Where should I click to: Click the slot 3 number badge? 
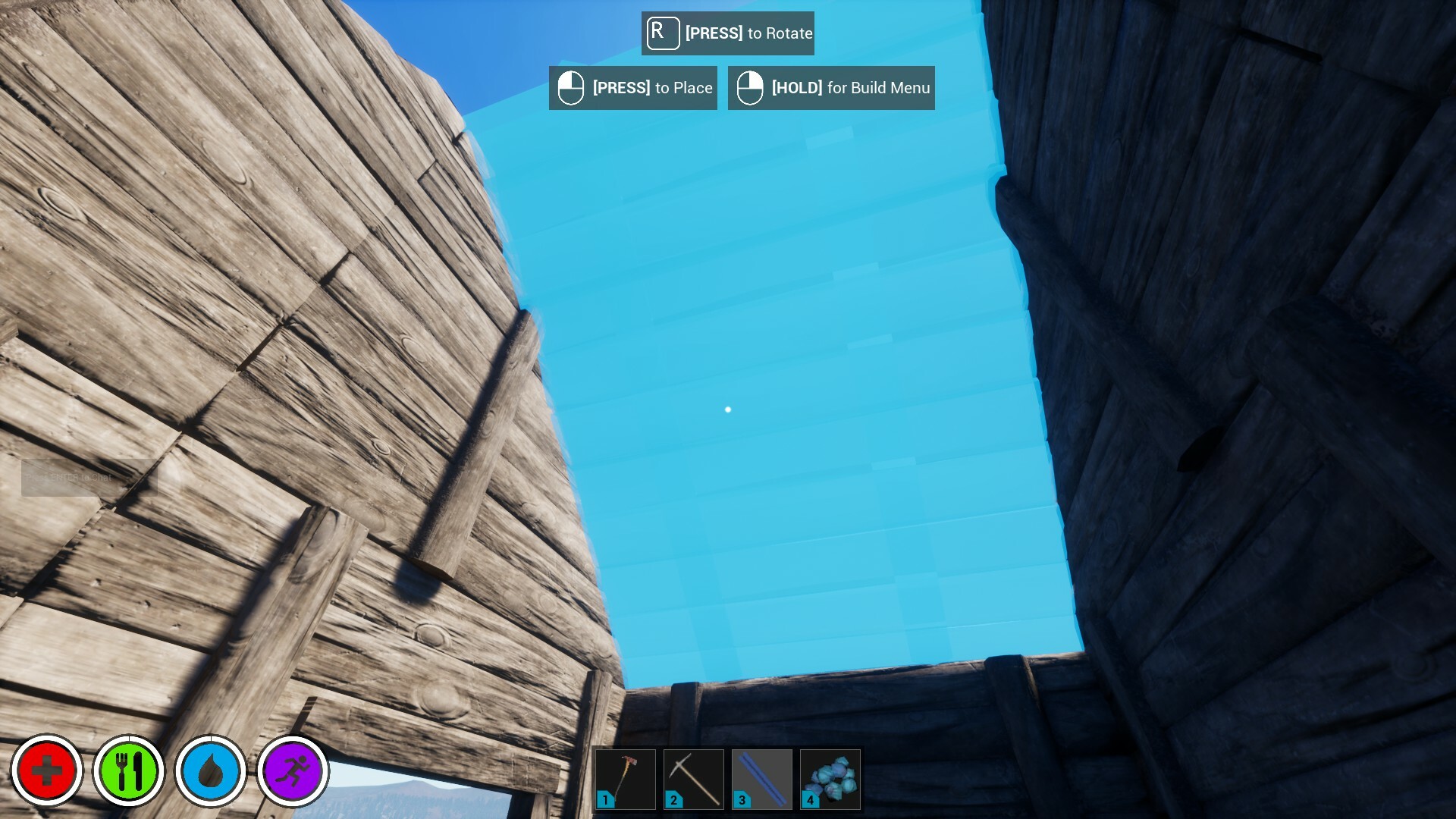742,799
